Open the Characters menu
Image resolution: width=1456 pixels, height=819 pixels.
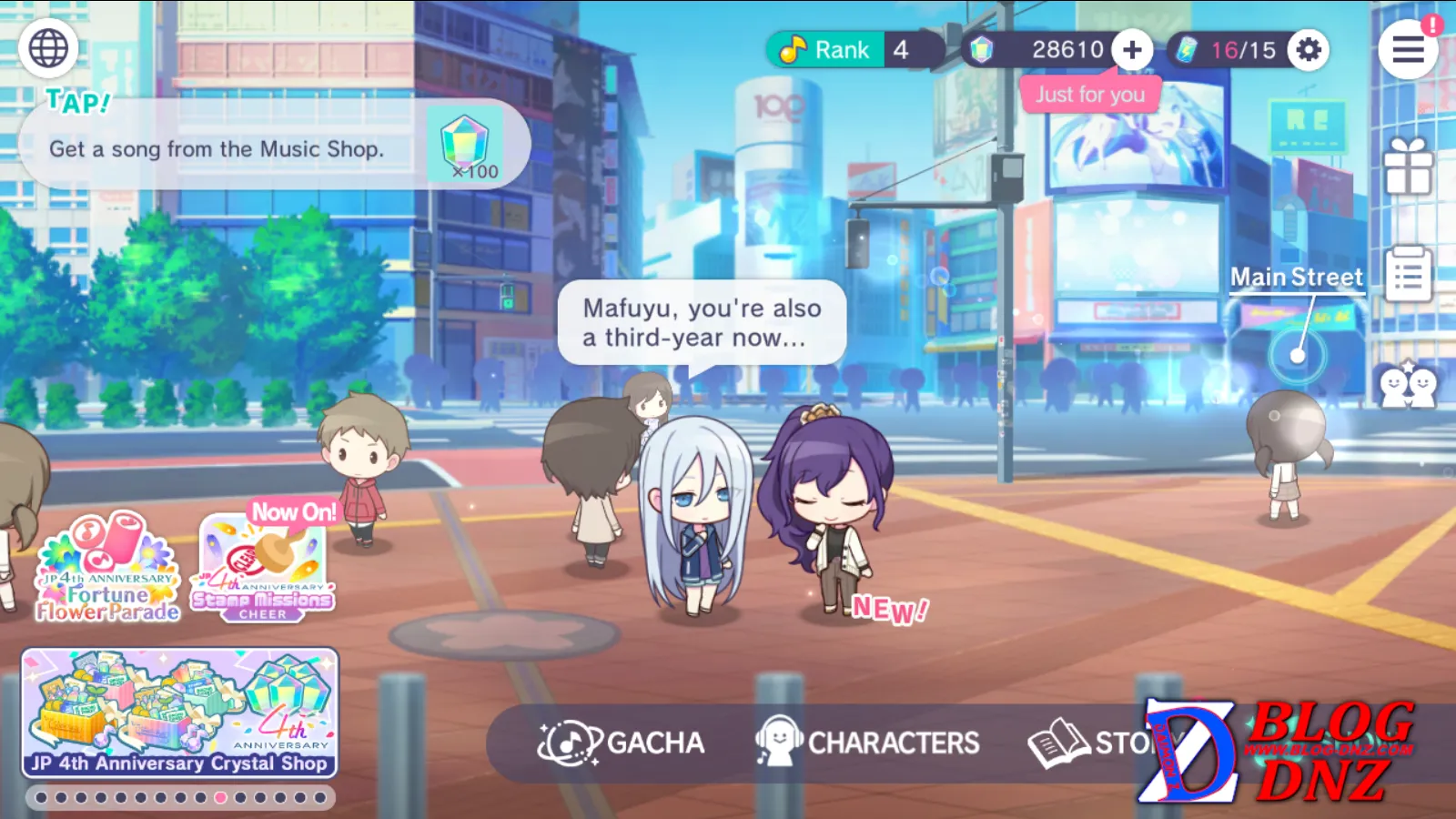click(x=867, y=743)
